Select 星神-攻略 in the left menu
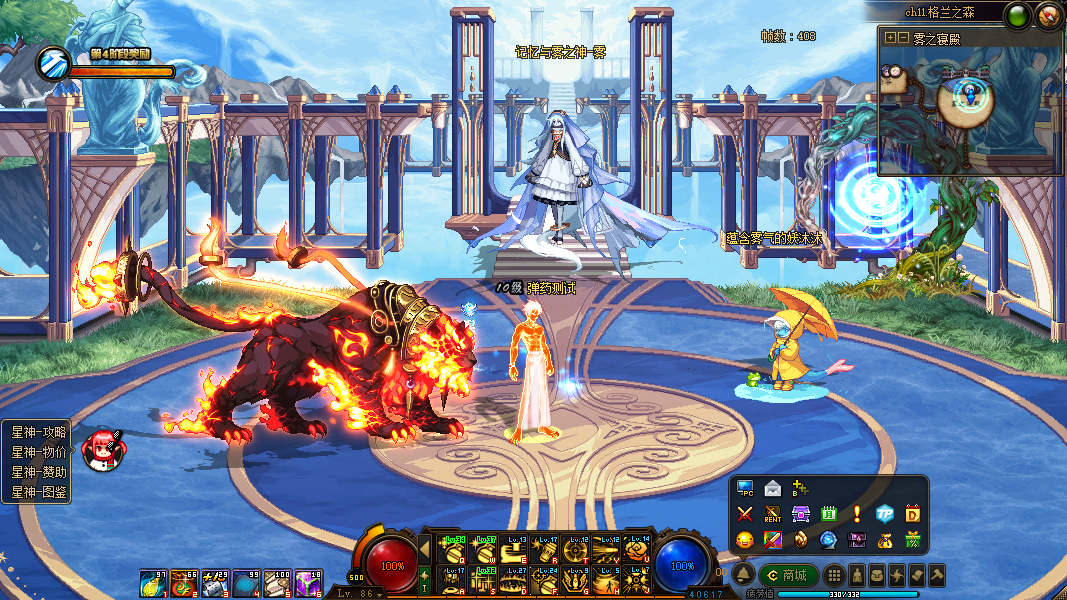1067x600 pixels. [x=38, y=432]
